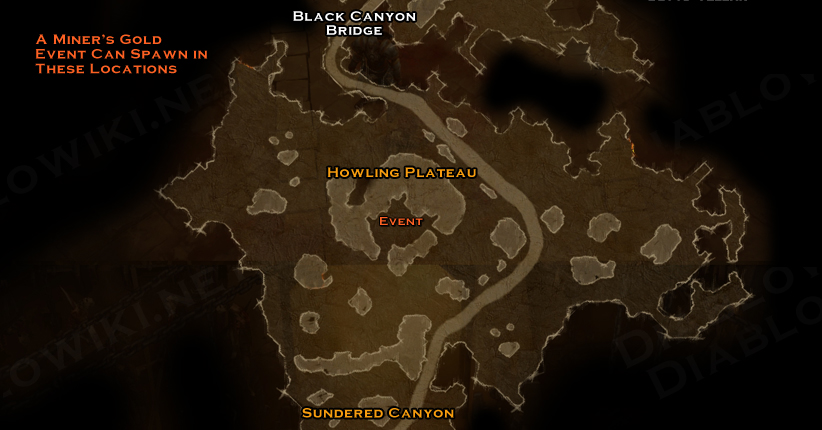
Task: Choose the orange Event marker
Action: tap(401, 221)
